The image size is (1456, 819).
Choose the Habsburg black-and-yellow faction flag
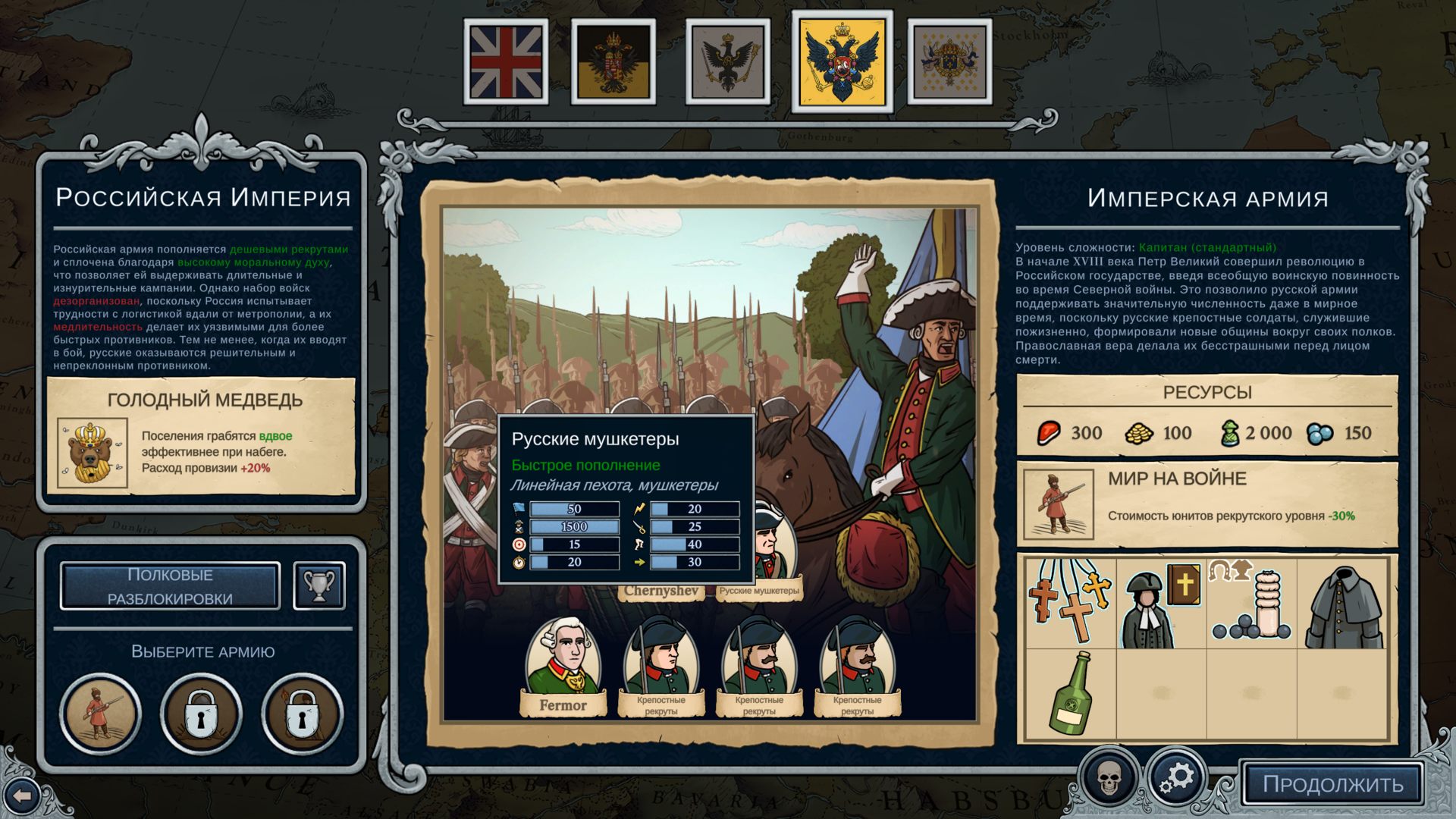(x=613, y=62)
